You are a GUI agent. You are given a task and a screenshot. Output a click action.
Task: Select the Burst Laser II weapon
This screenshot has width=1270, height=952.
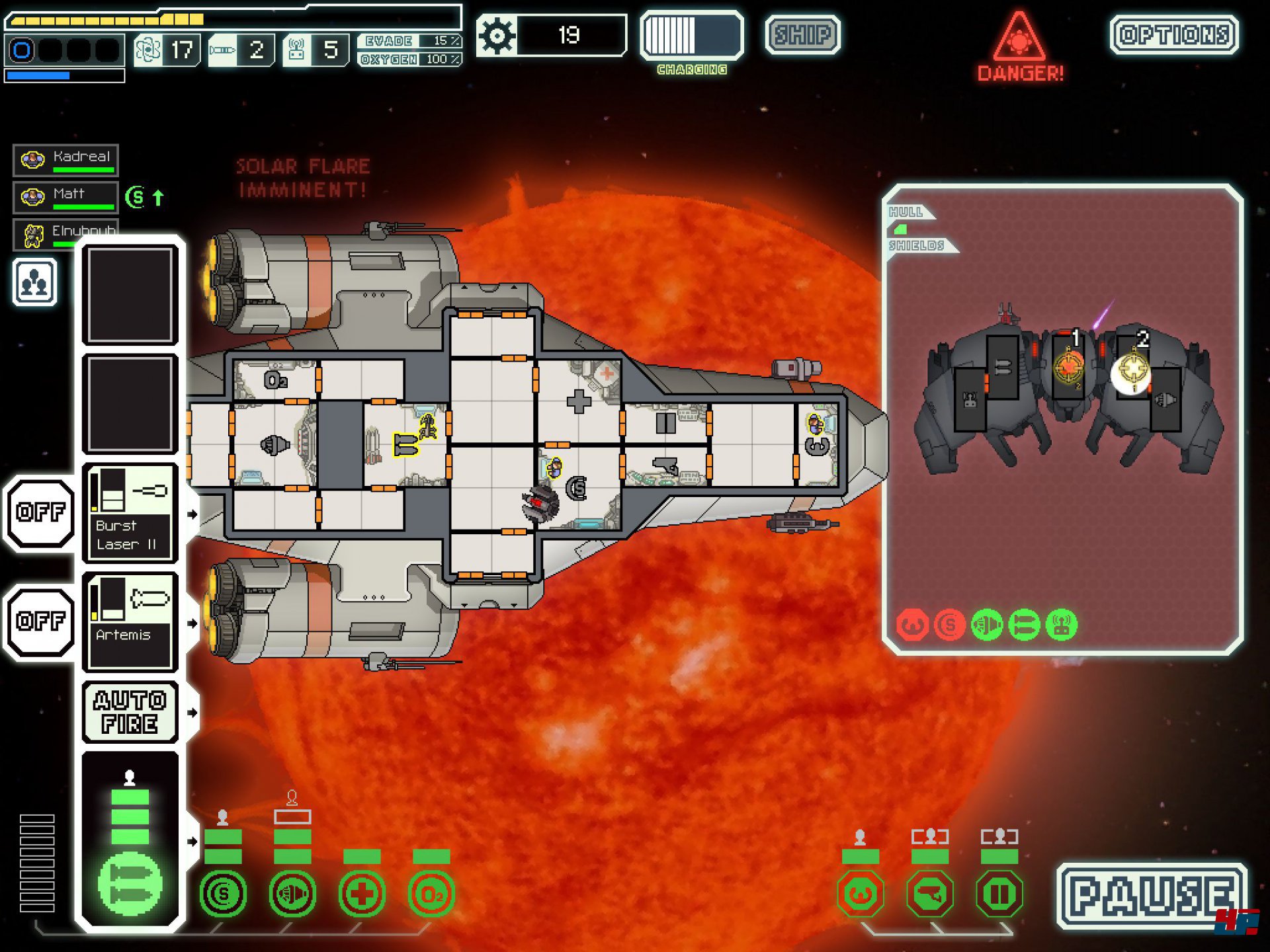click(130, 513)
